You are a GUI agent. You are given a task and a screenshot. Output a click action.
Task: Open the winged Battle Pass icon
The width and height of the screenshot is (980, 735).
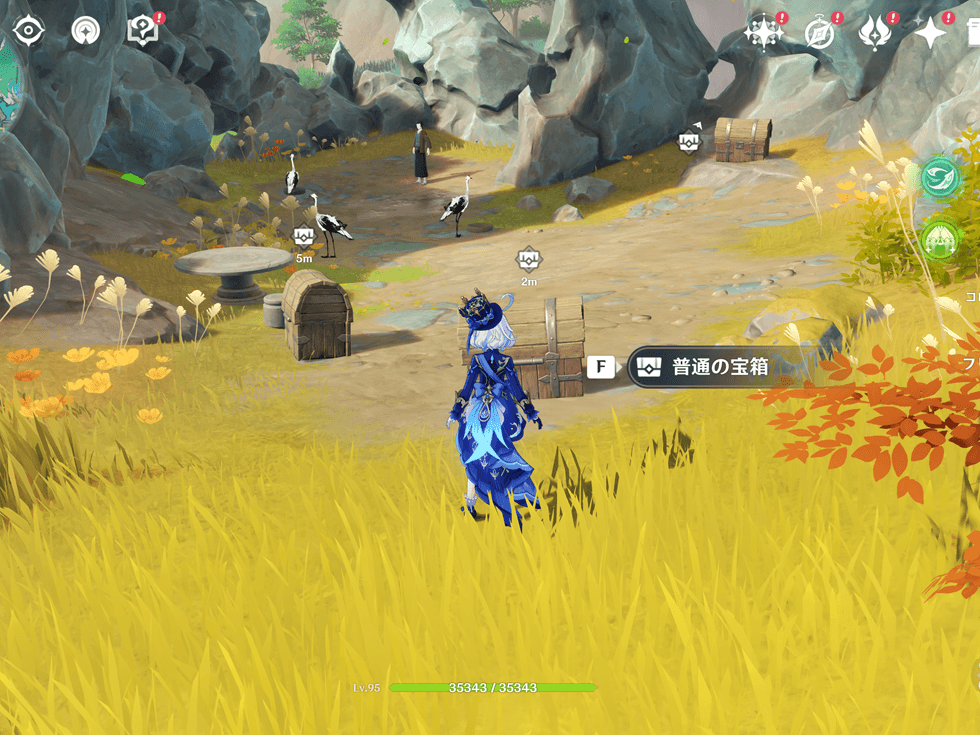pyautogui.click(x=875, y=33)
